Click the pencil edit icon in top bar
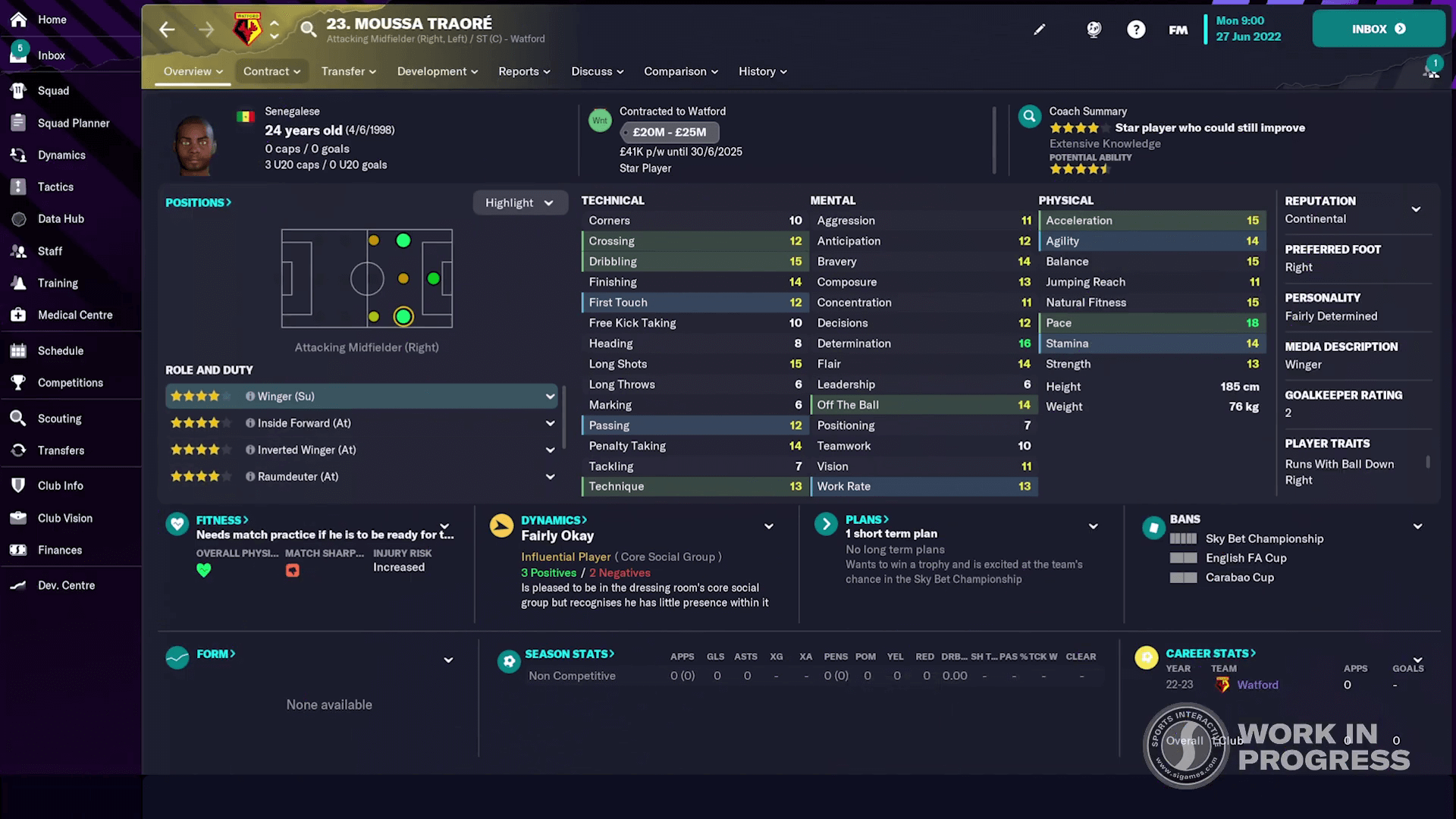The image size is (1456, 819). [1039, 29]
